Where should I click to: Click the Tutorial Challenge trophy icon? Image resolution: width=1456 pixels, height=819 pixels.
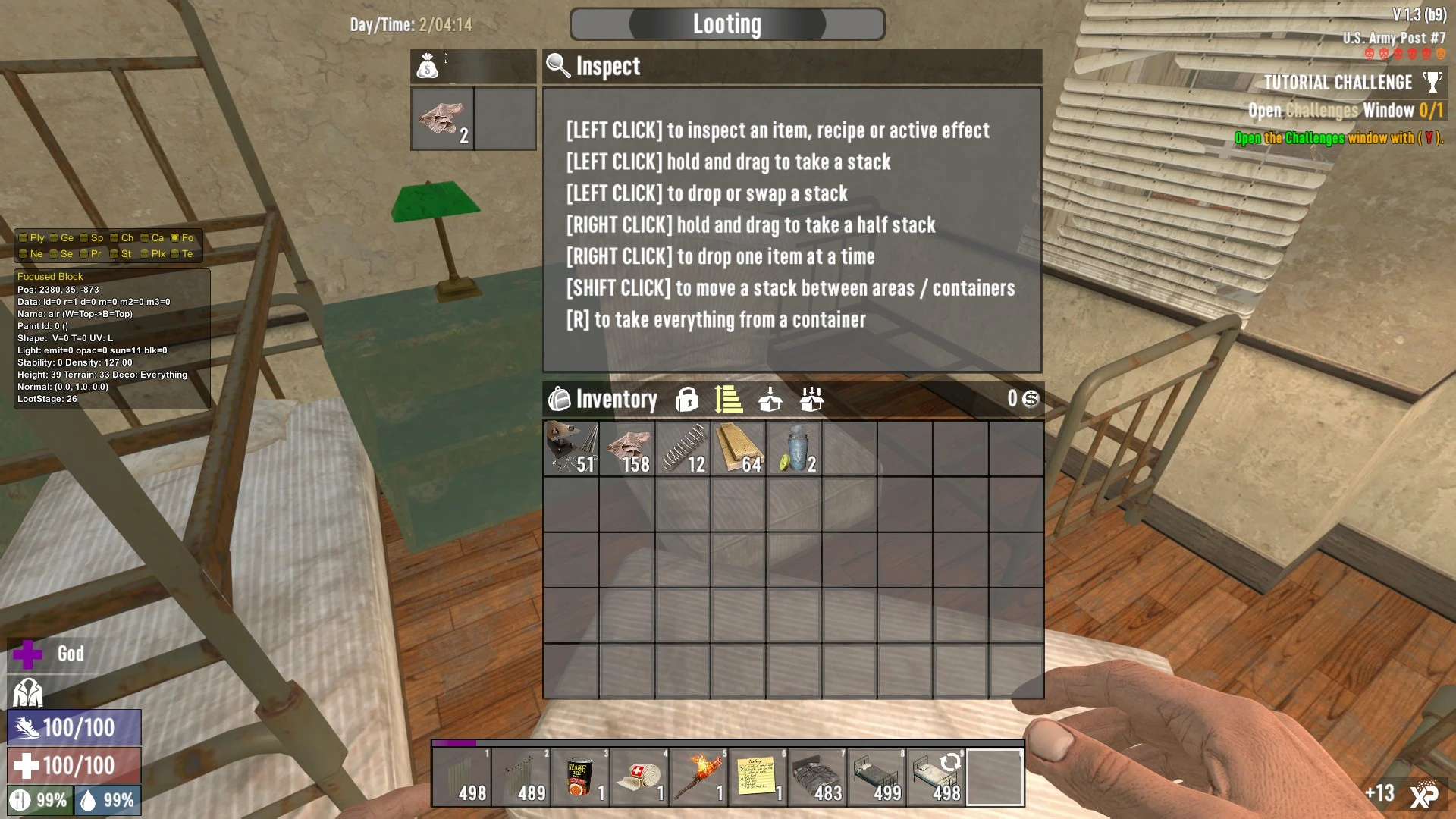click(x=1432, y=82)
